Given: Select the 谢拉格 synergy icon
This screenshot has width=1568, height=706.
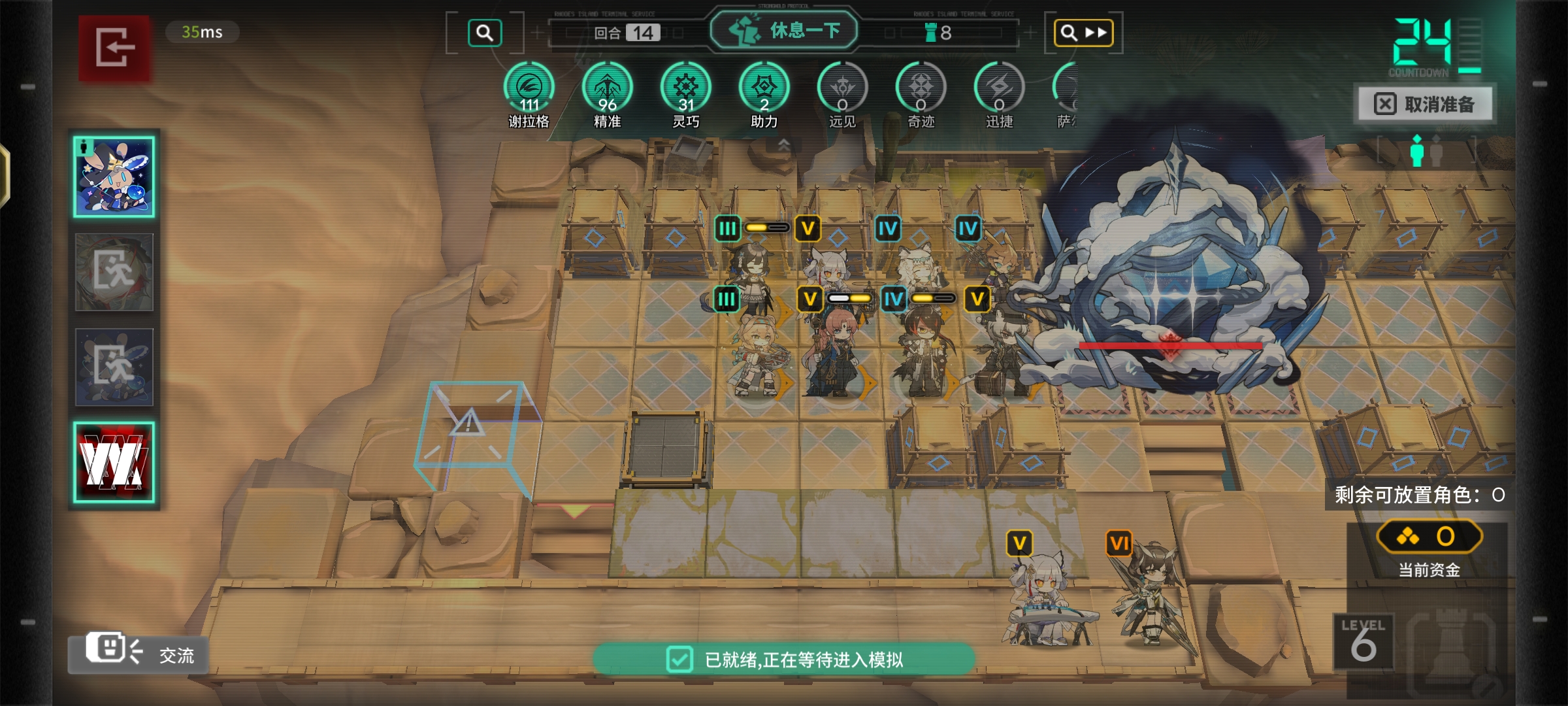Looking at the screenshot, I should point(529,88).
